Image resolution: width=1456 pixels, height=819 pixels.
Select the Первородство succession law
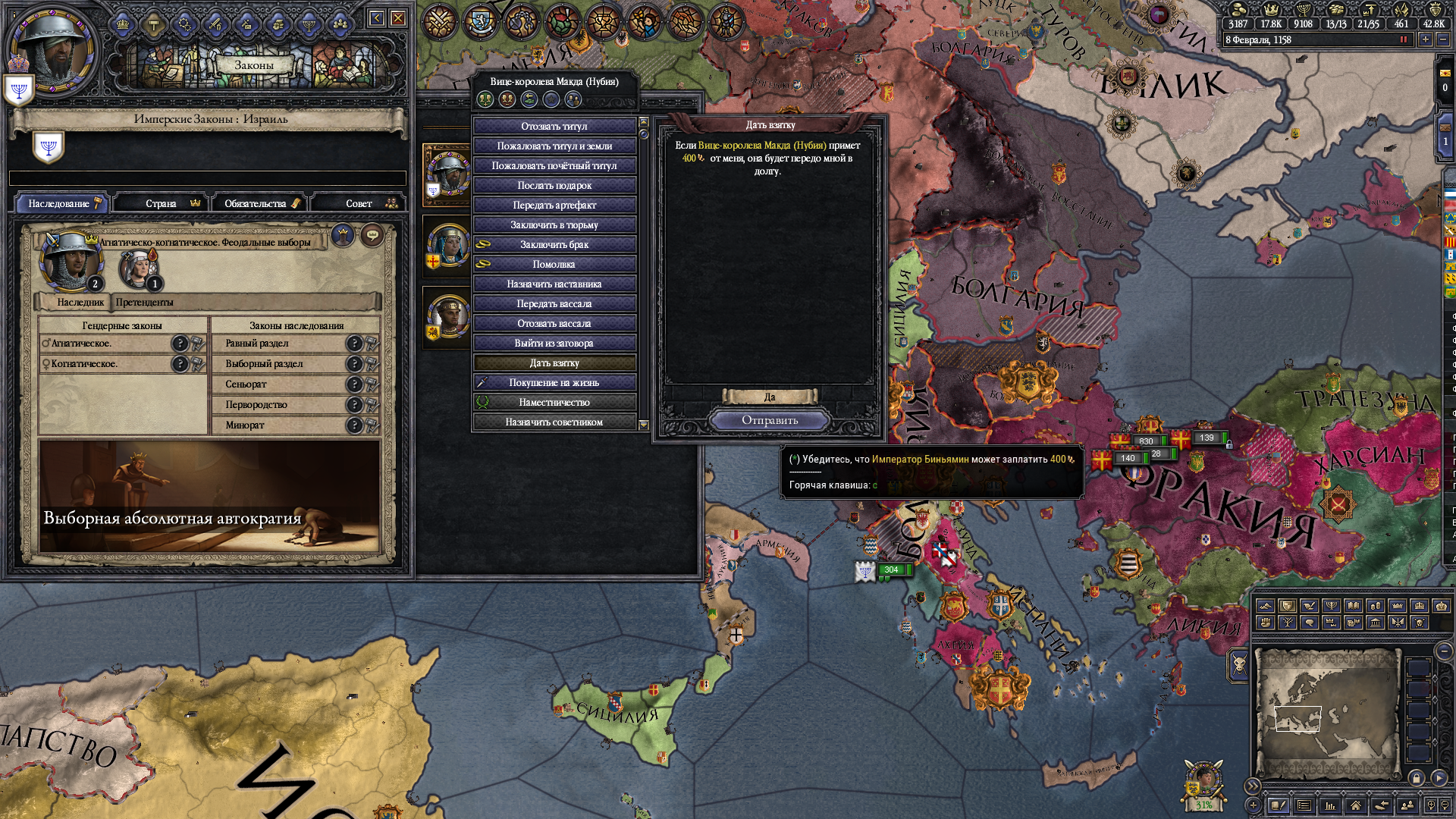(256, 405)
